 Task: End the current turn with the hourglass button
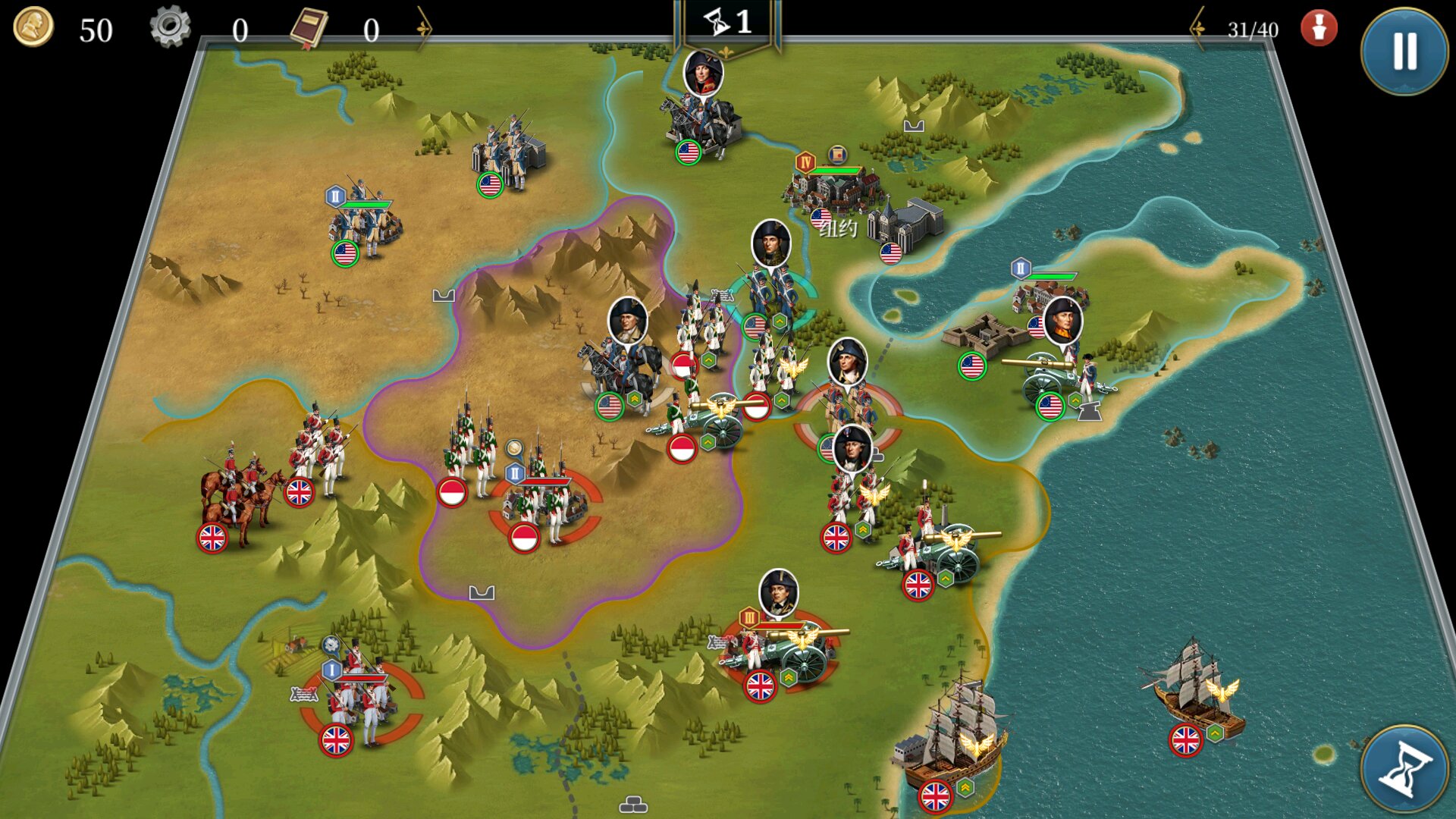1404,769
